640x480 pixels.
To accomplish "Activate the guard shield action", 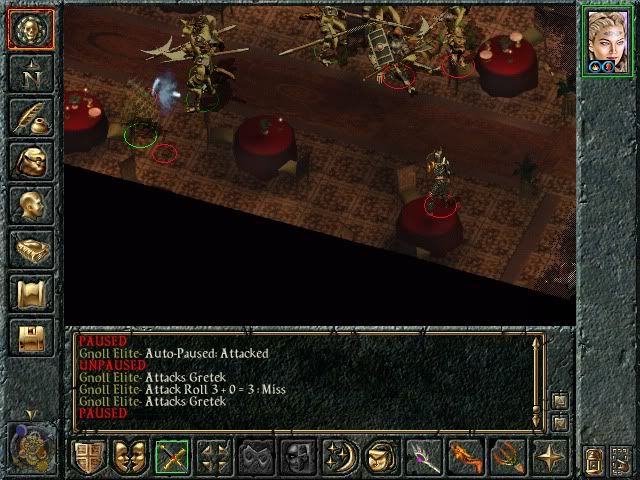I will click(x=89, y=456).
